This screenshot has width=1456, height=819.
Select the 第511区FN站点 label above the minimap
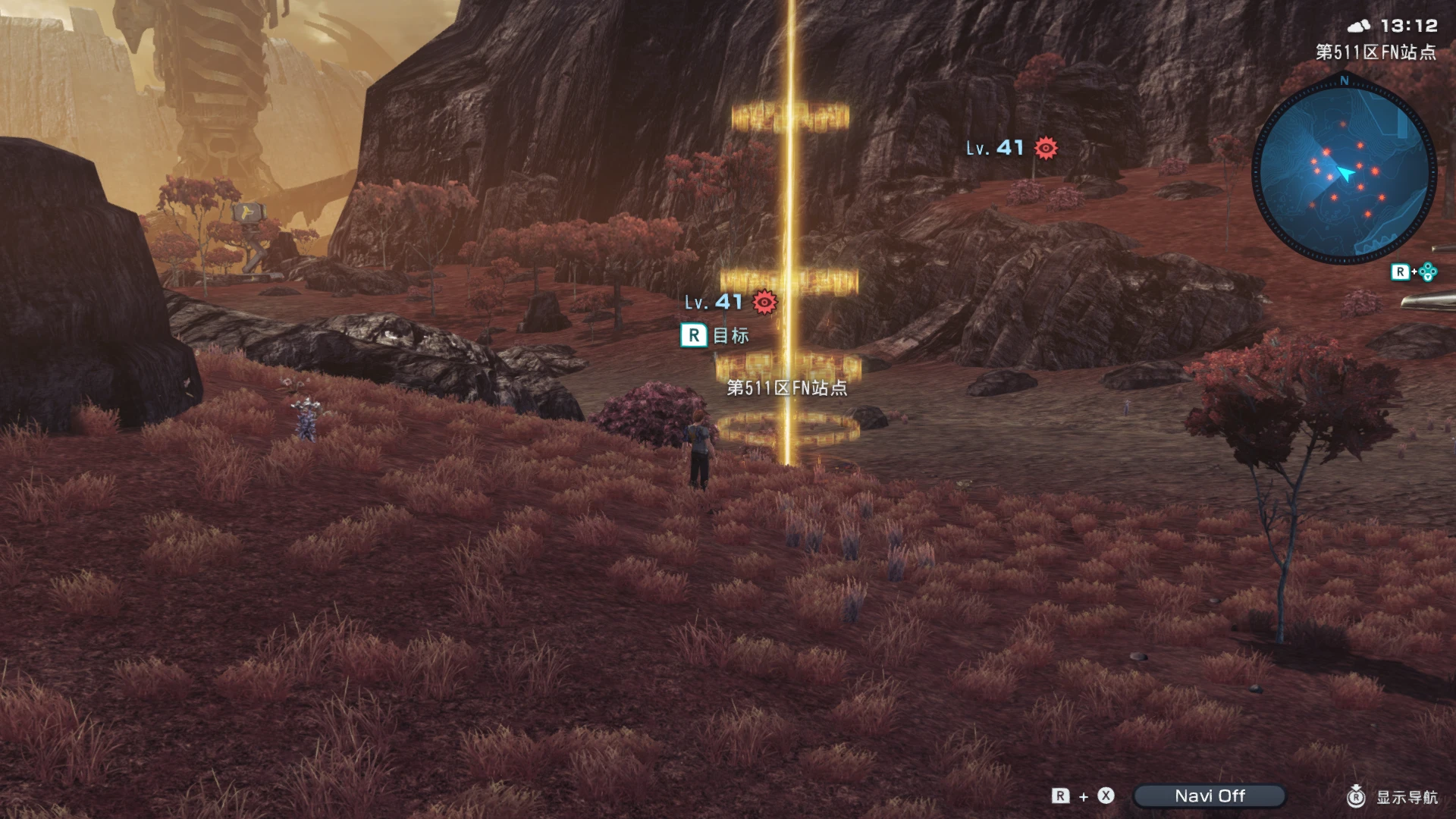pos(1374,53)
